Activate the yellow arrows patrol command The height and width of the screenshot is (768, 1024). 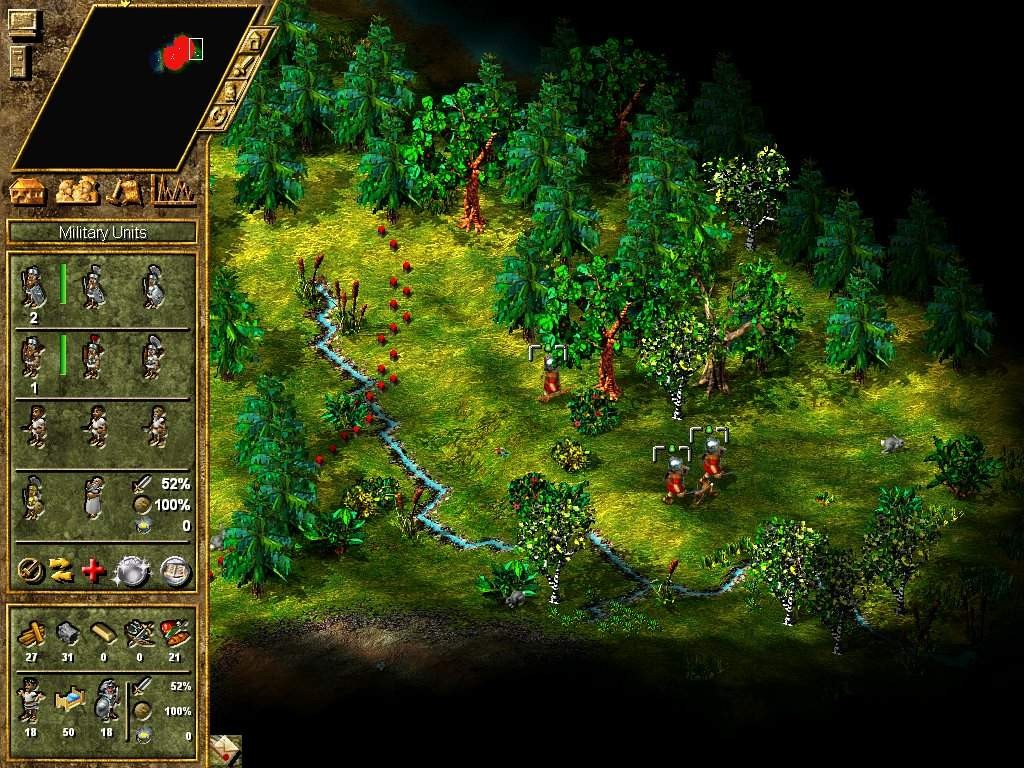coord(62,570)
